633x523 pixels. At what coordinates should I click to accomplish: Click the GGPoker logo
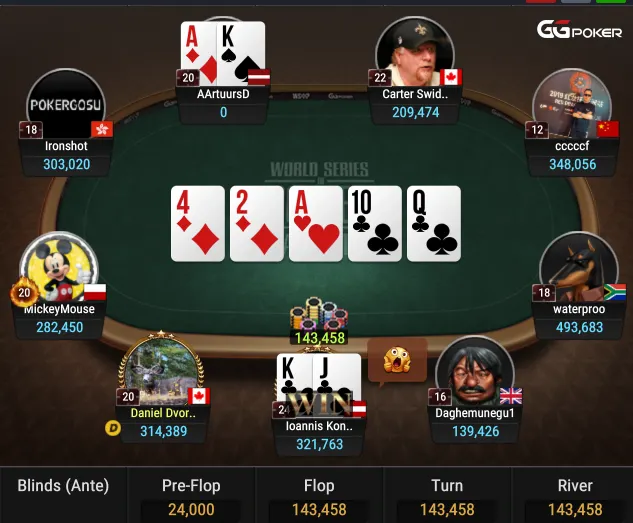(579, 31)
